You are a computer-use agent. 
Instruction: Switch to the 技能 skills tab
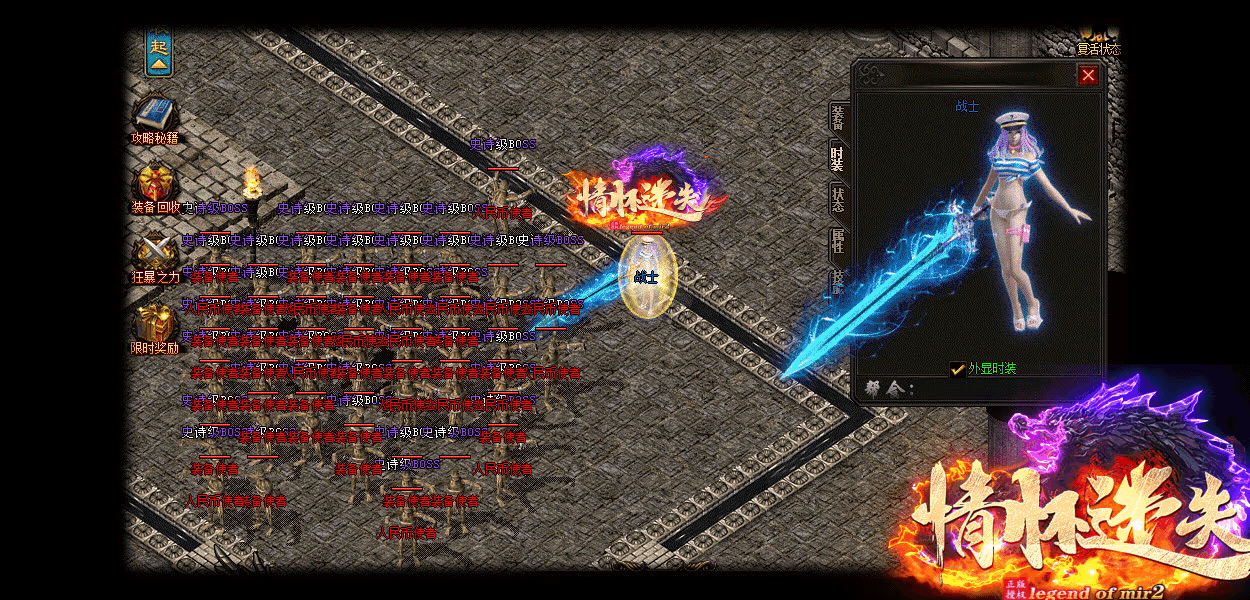[x=838, y=281]
